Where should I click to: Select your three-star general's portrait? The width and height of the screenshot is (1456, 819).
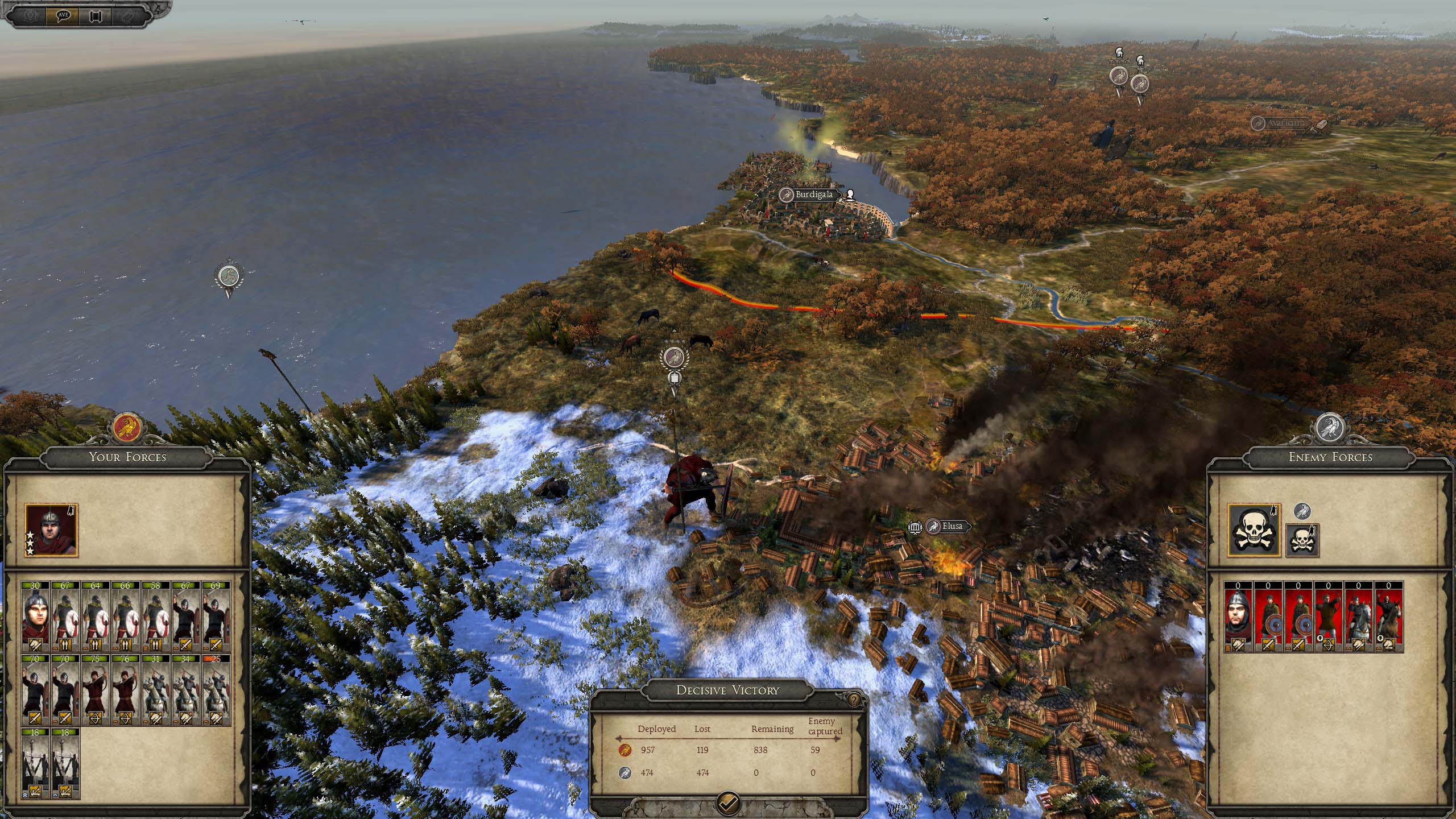[x=51, y=530]
